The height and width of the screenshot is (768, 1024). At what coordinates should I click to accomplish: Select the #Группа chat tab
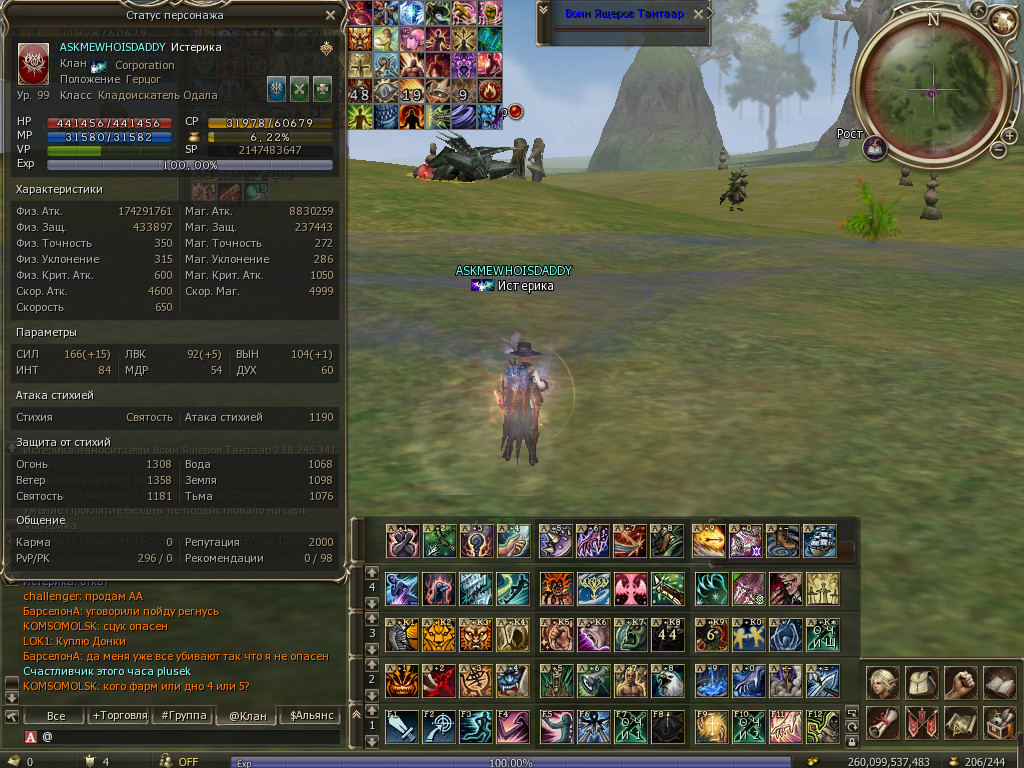(182, 715)
